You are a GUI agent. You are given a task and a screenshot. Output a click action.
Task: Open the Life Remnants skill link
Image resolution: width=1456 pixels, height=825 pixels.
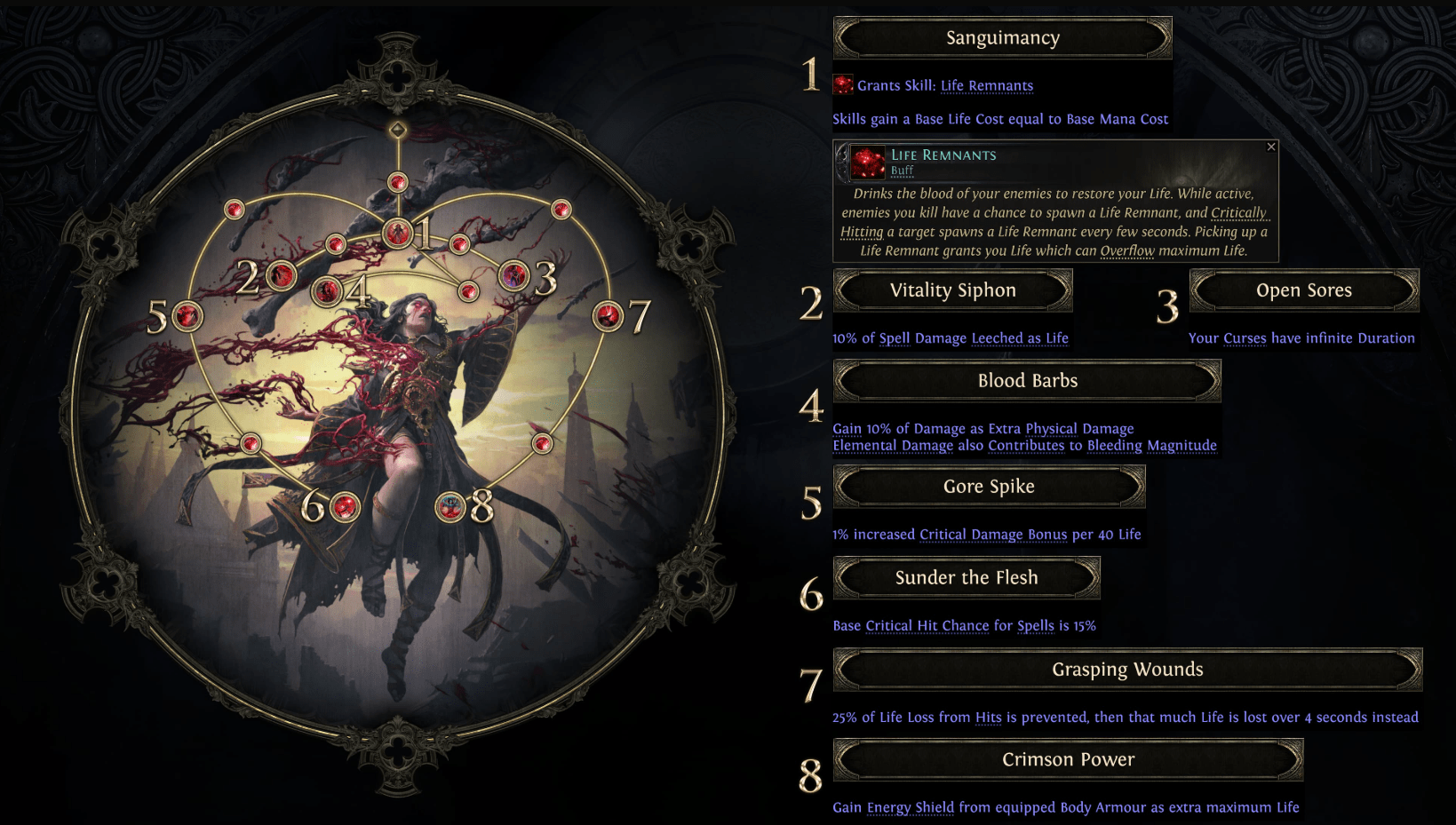click(987, 84)
